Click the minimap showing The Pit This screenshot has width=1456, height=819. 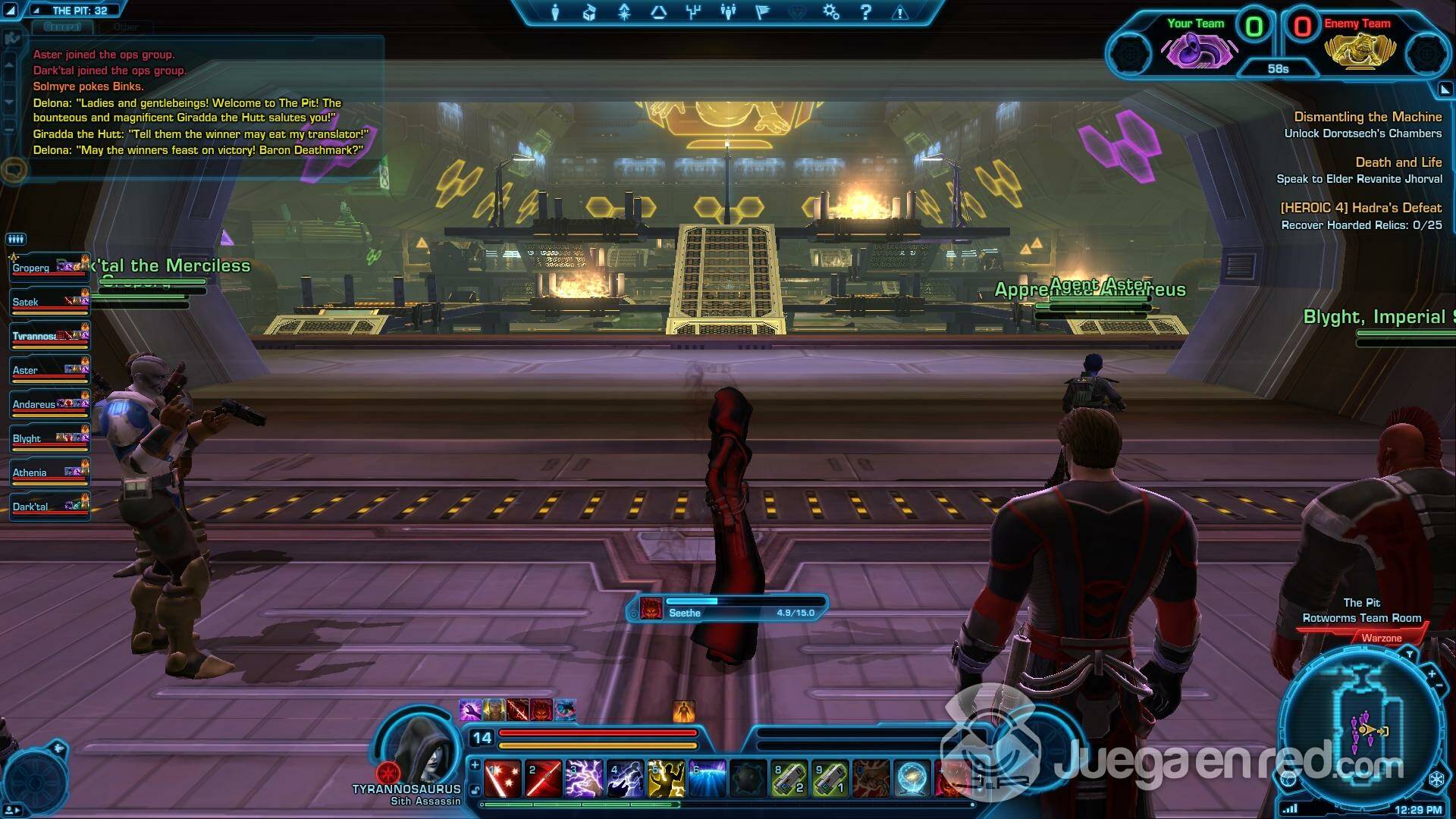(1363, 728)
